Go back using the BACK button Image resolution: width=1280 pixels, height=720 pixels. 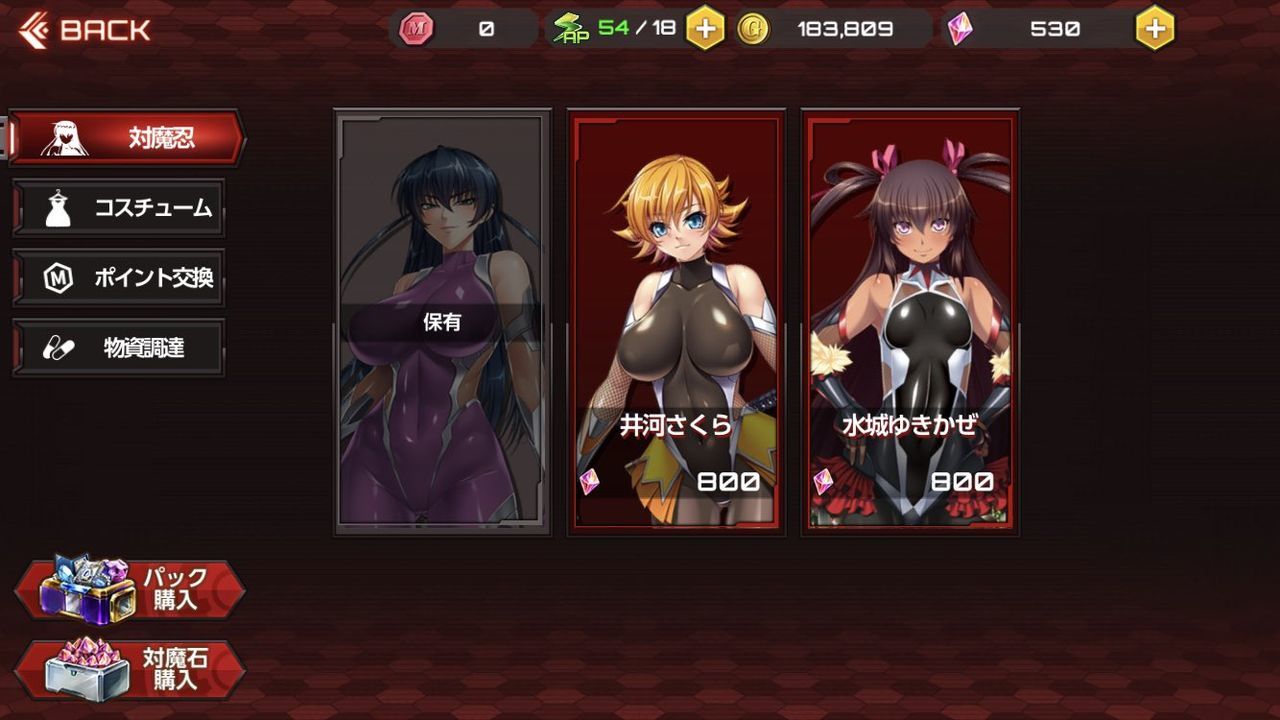pyautogui.click(x=85, y=30)
